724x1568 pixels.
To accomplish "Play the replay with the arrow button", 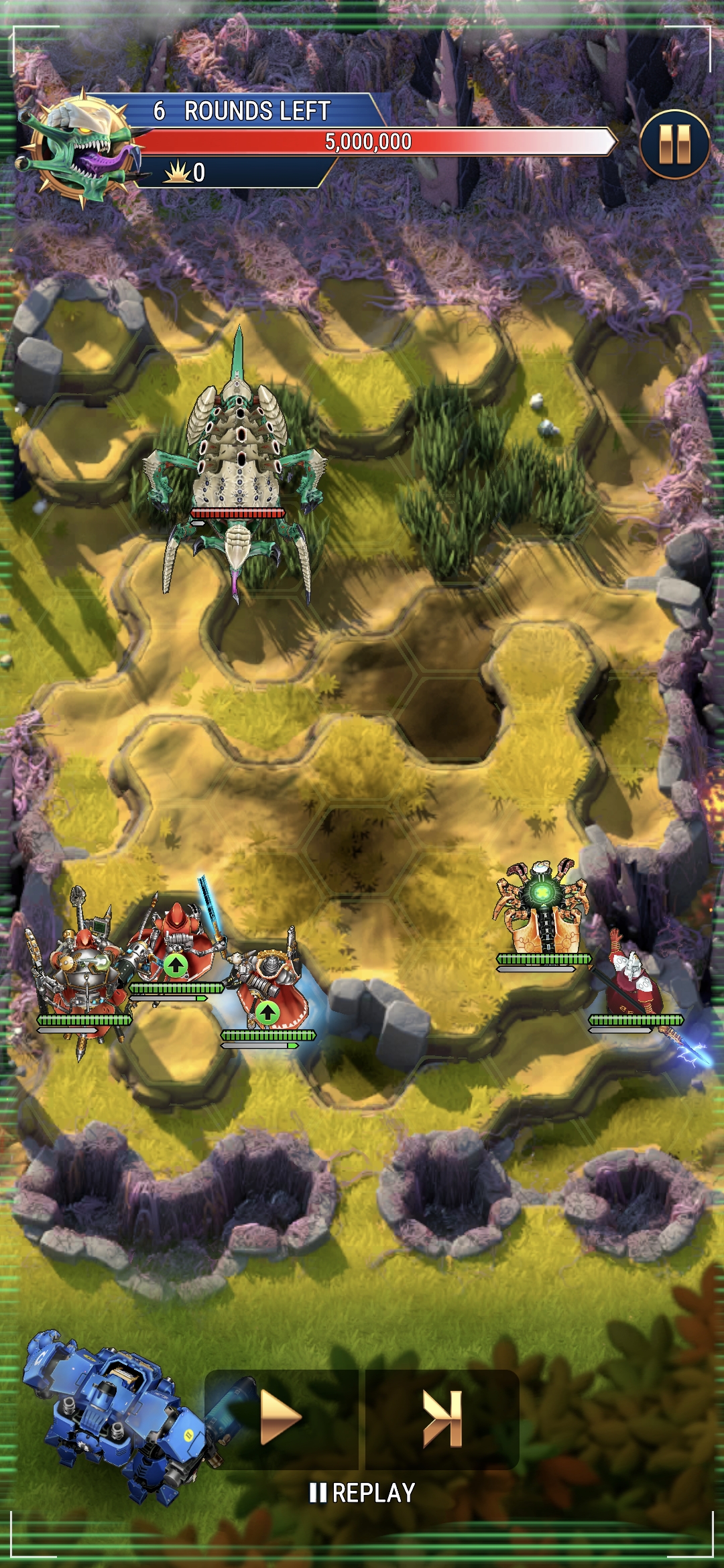I will pyautogui.click(x=281, y=1419).
